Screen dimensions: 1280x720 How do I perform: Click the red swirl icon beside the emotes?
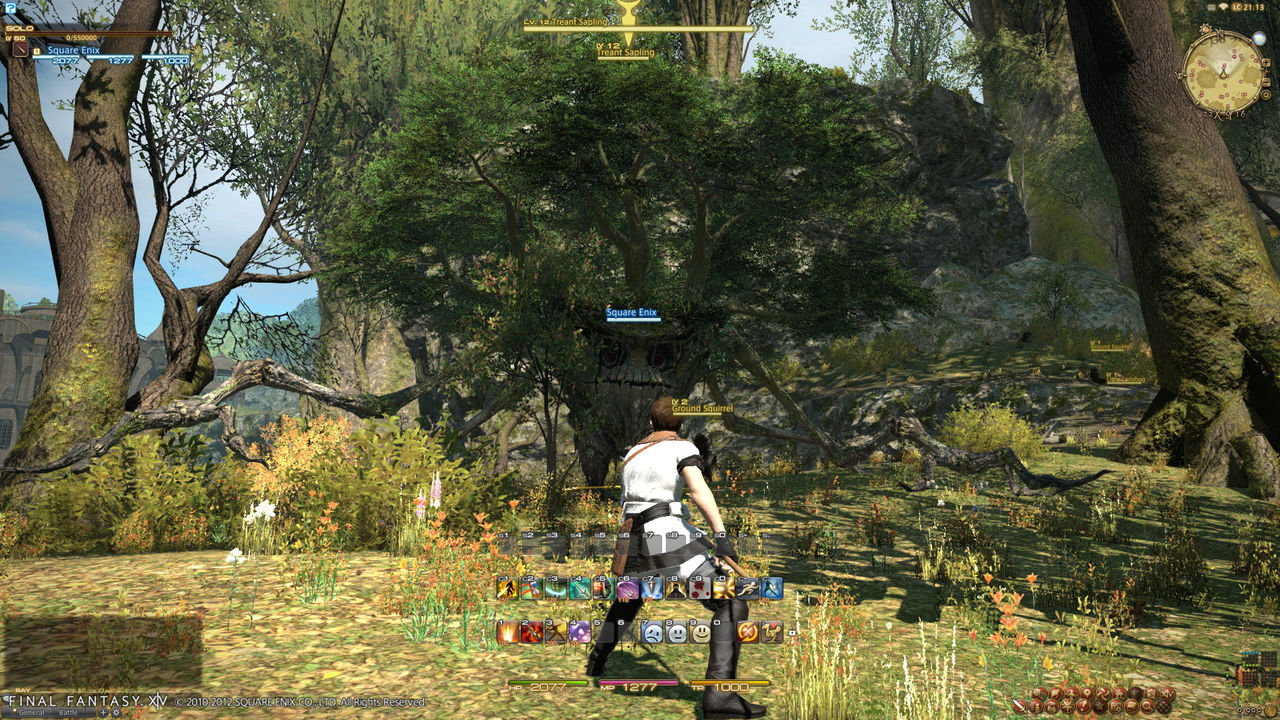click(x=747, y=630)
